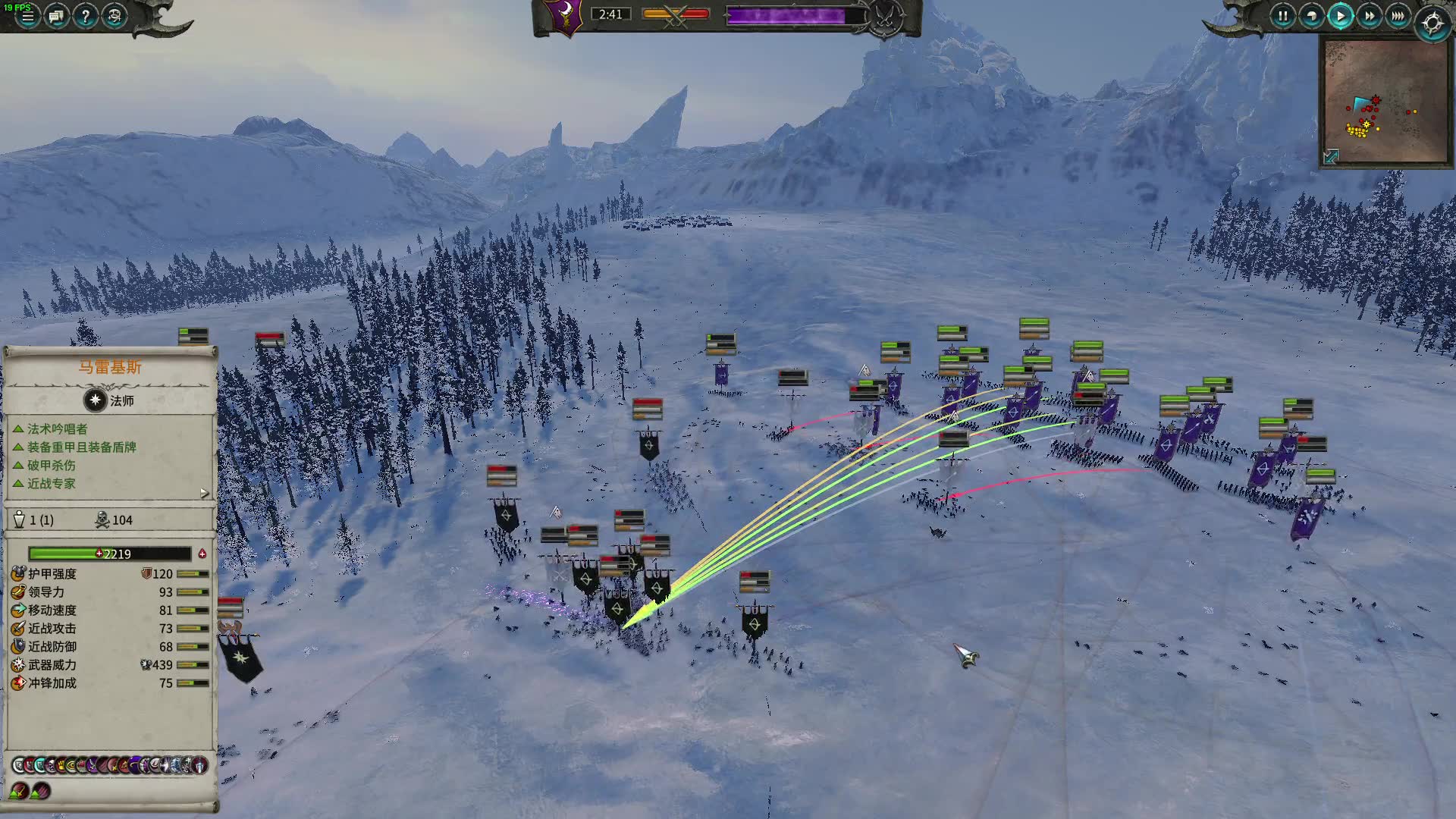1456x819 pixels.
Task: Expand the unit traits list arrow
Action: (x=204, y=493)
